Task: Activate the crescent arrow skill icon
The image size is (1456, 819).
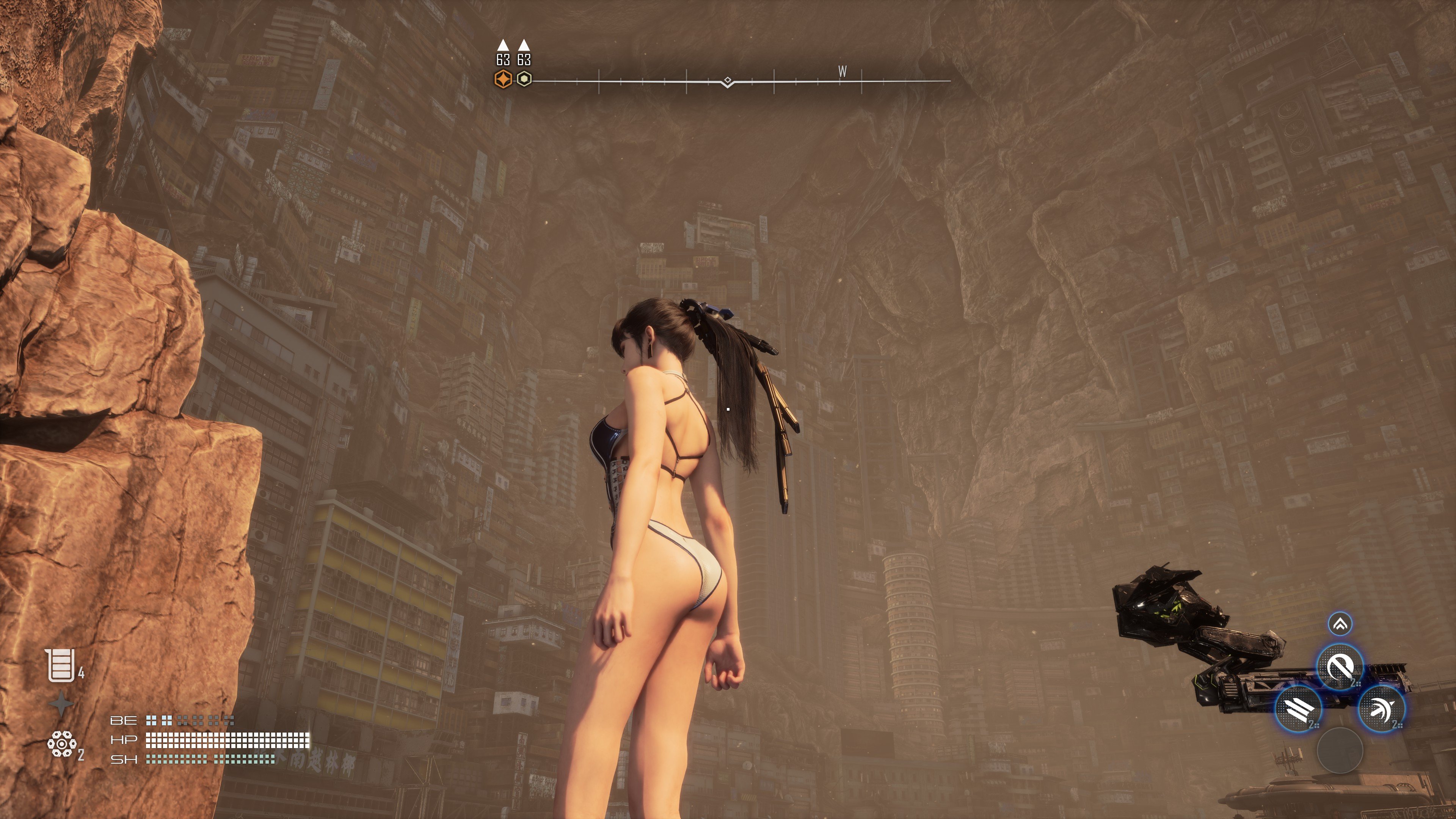Action: (1381, 709)
